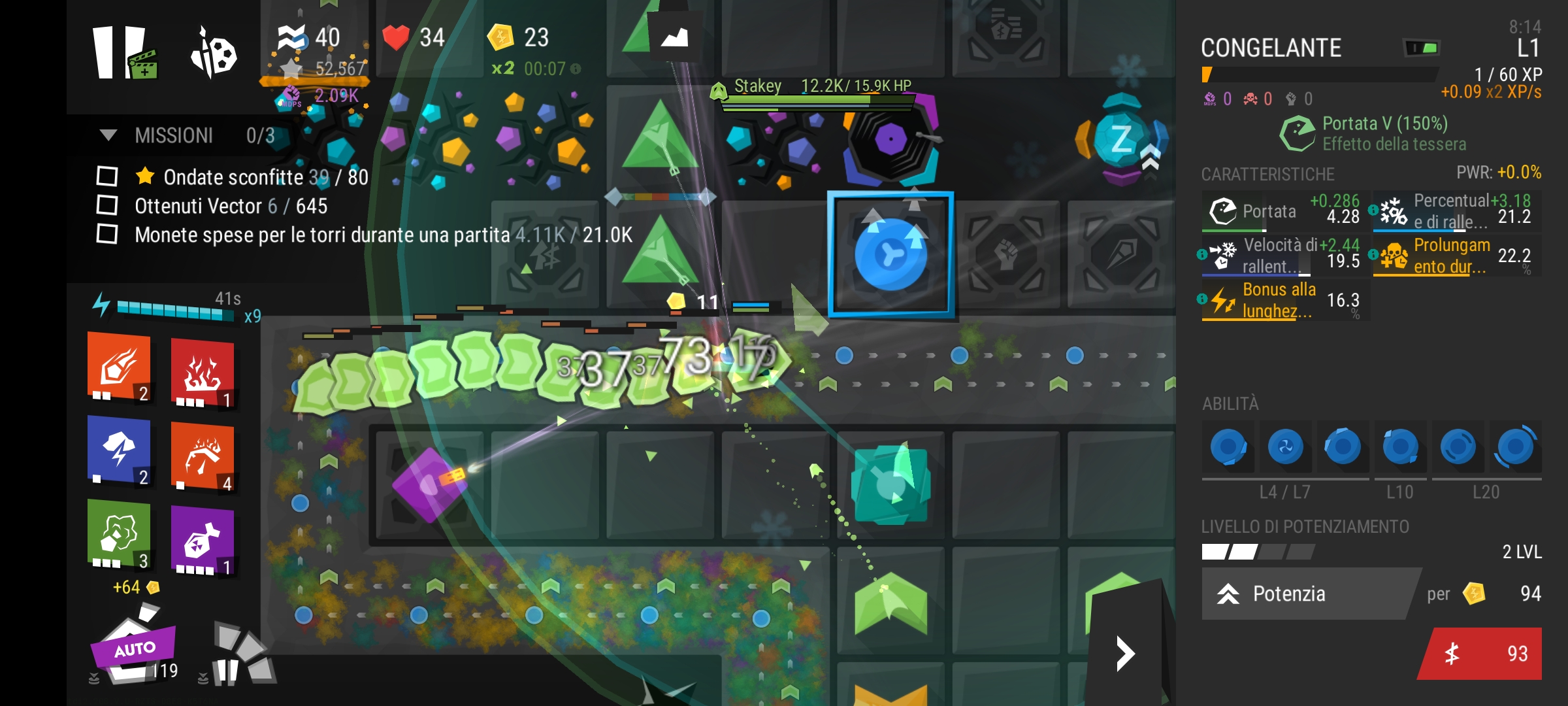Select the highlighted blue freezing tower tile
This screenshot has width=1568, height=706.
[891, 254]
